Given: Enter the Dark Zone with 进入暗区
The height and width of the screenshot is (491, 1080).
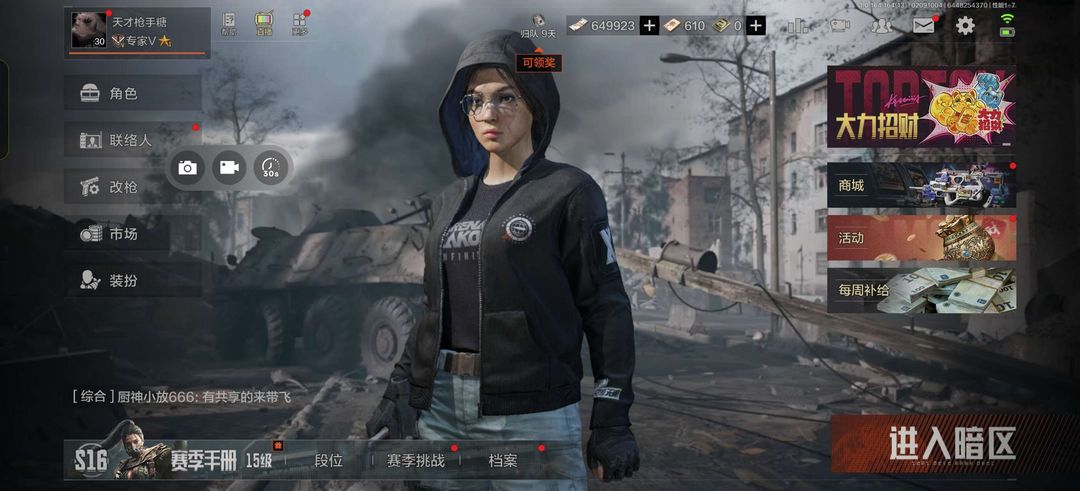Looking at the screenshot, I should [951, 444].
